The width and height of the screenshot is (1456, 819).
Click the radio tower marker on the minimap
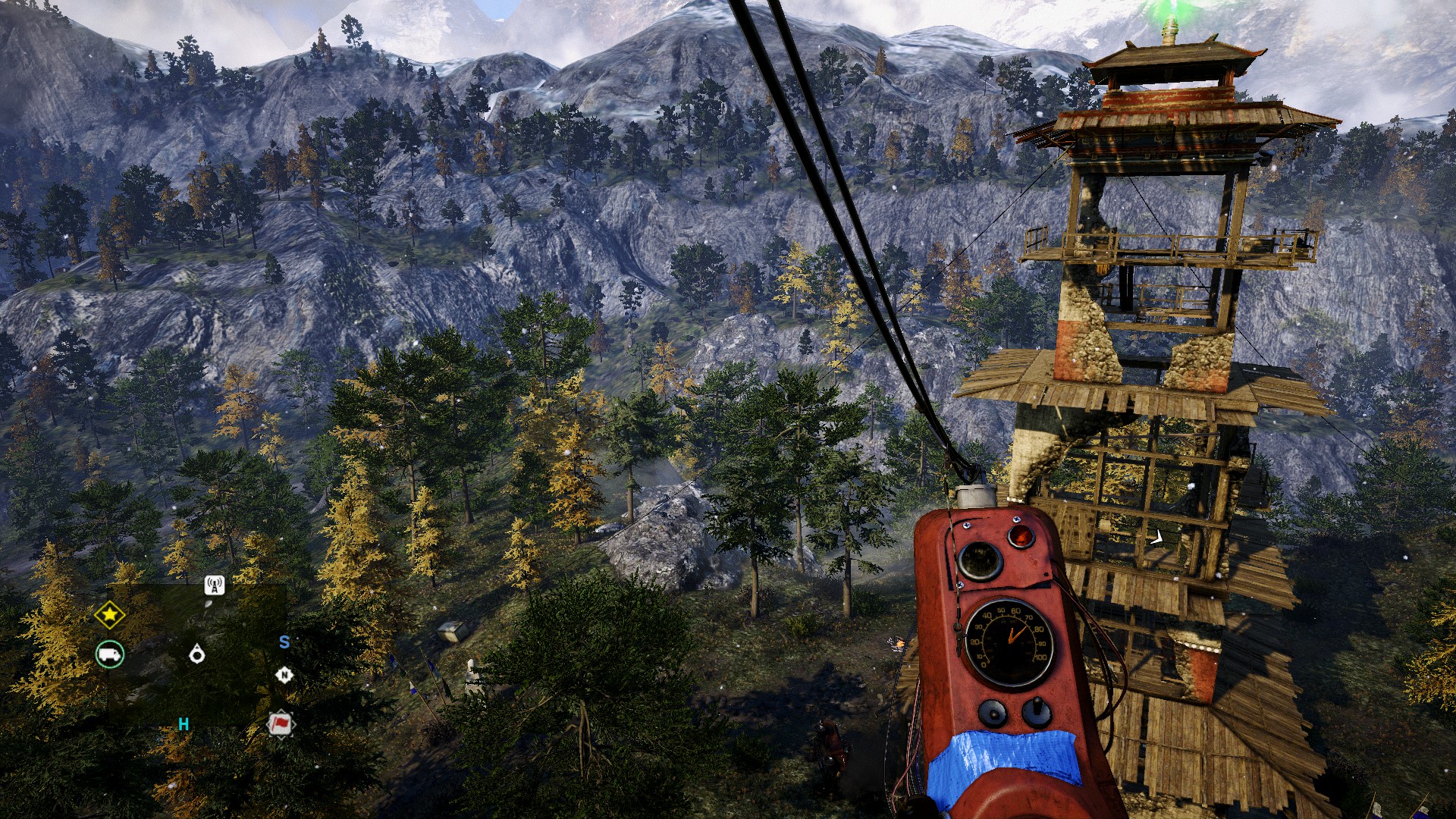pyautogui.click(x=215, y=585)
